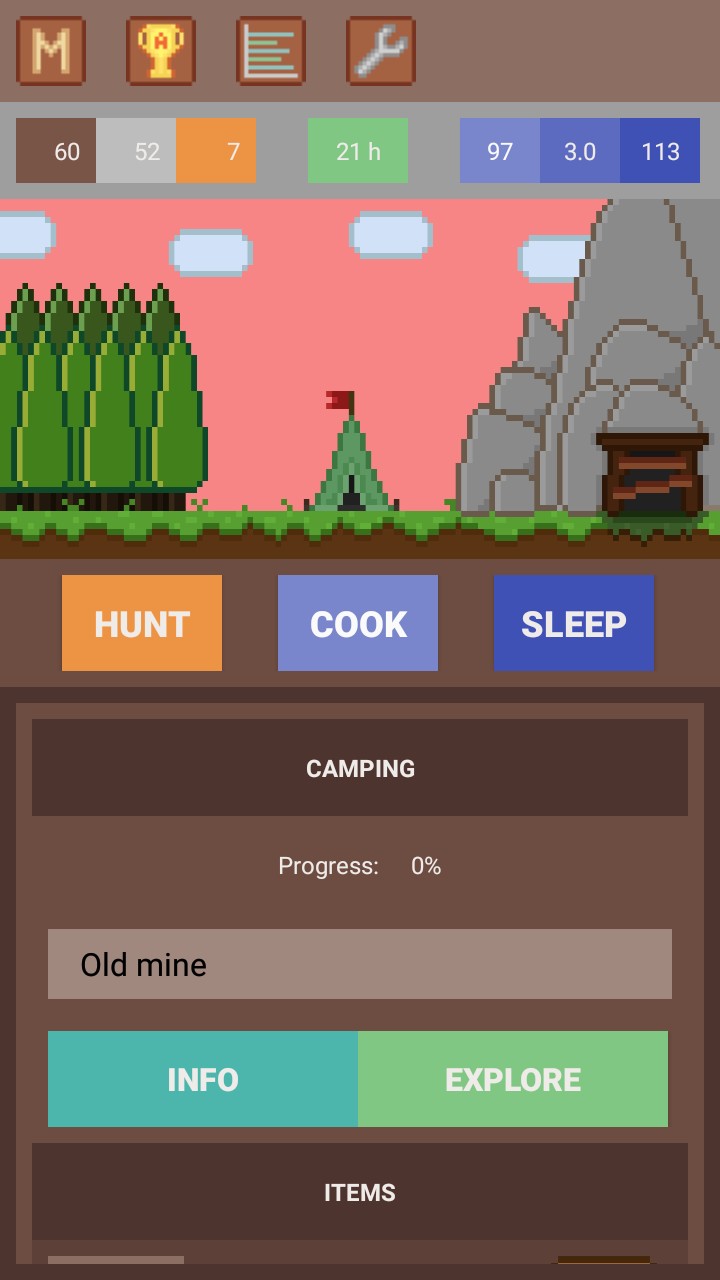Show INFO for the Old mine
Screen dimensions: 720x1280
pos(203,1079)
